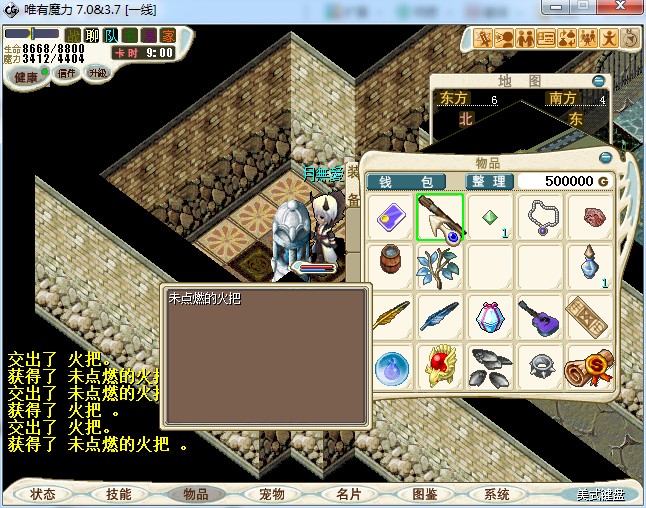Select the rolled scroll with S medal

click(x=590, y=366)
